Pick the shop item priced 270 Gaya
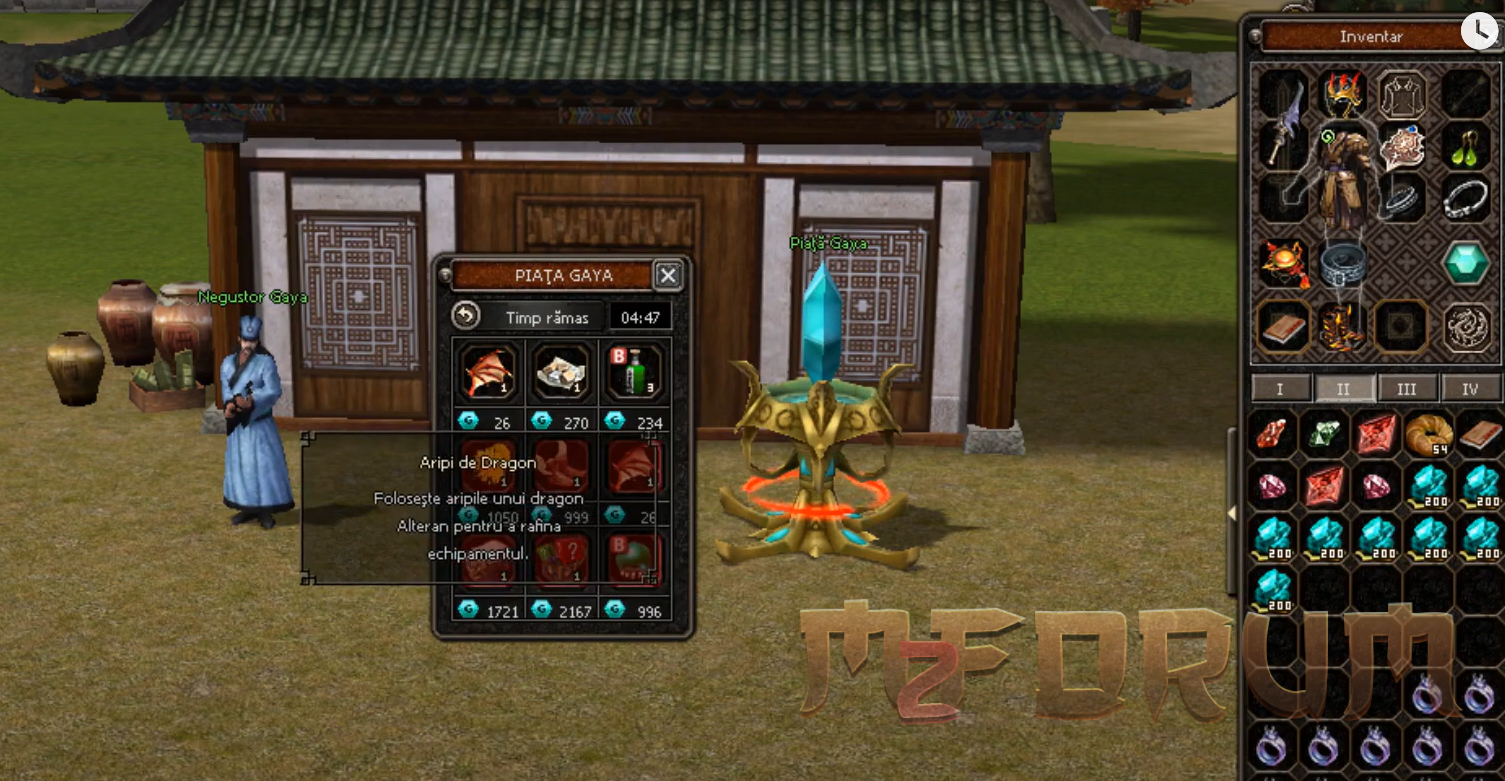1505x781 pixels. point(562,372)
